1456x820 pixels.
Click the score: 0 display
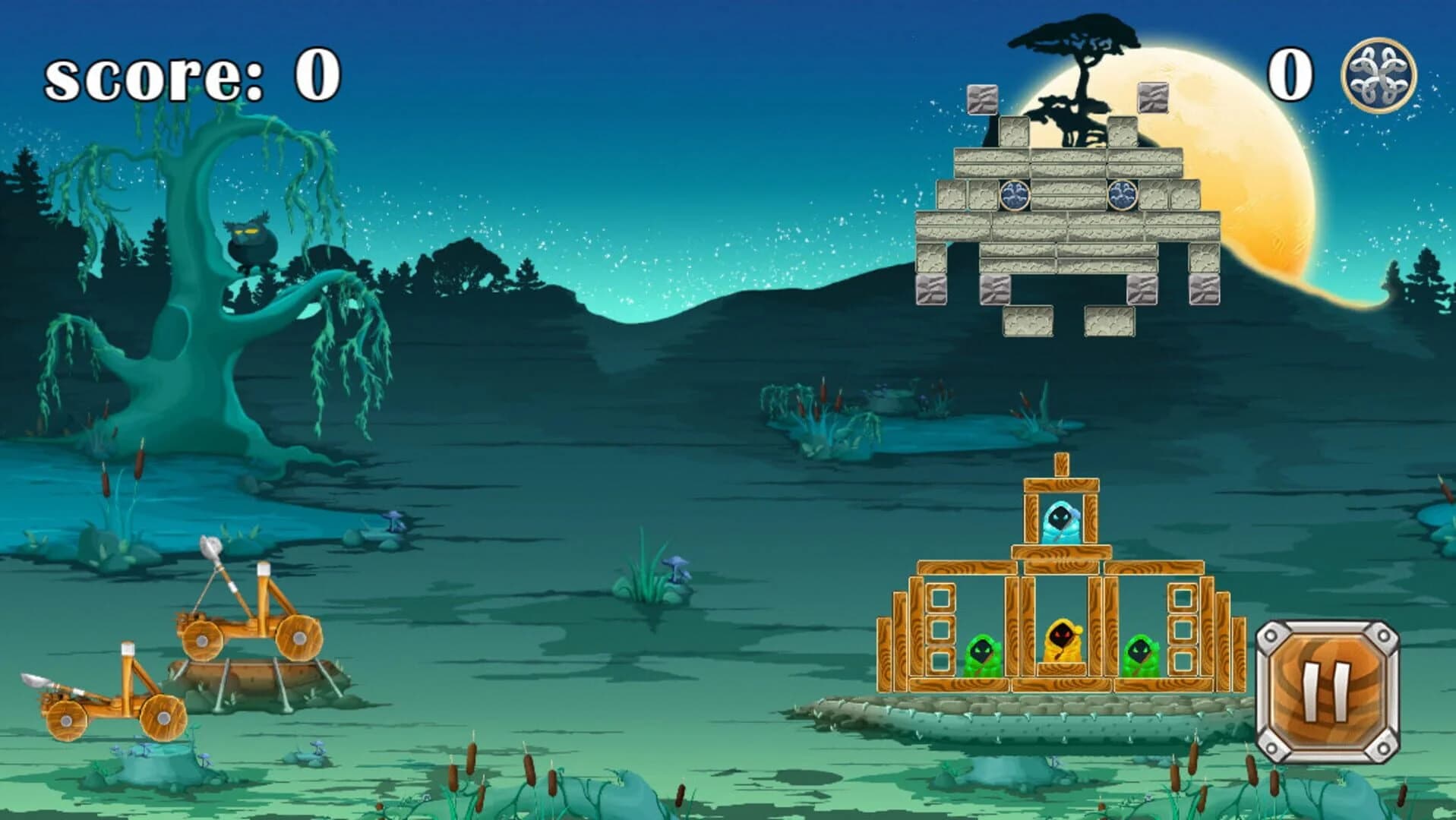[190, 76]
